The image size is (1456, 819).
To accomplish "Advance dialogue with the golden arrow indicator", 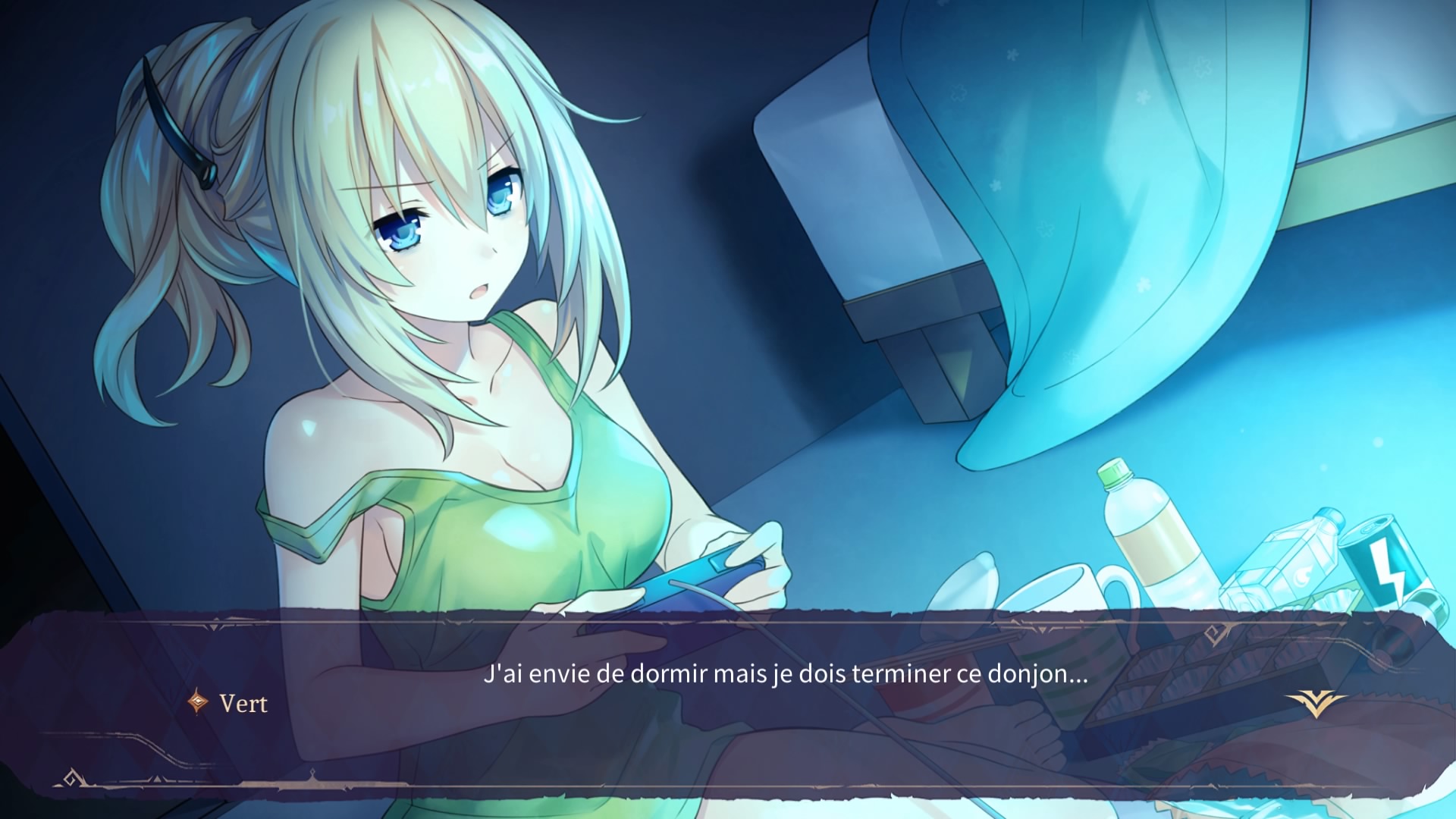I will coord(1316,703).
